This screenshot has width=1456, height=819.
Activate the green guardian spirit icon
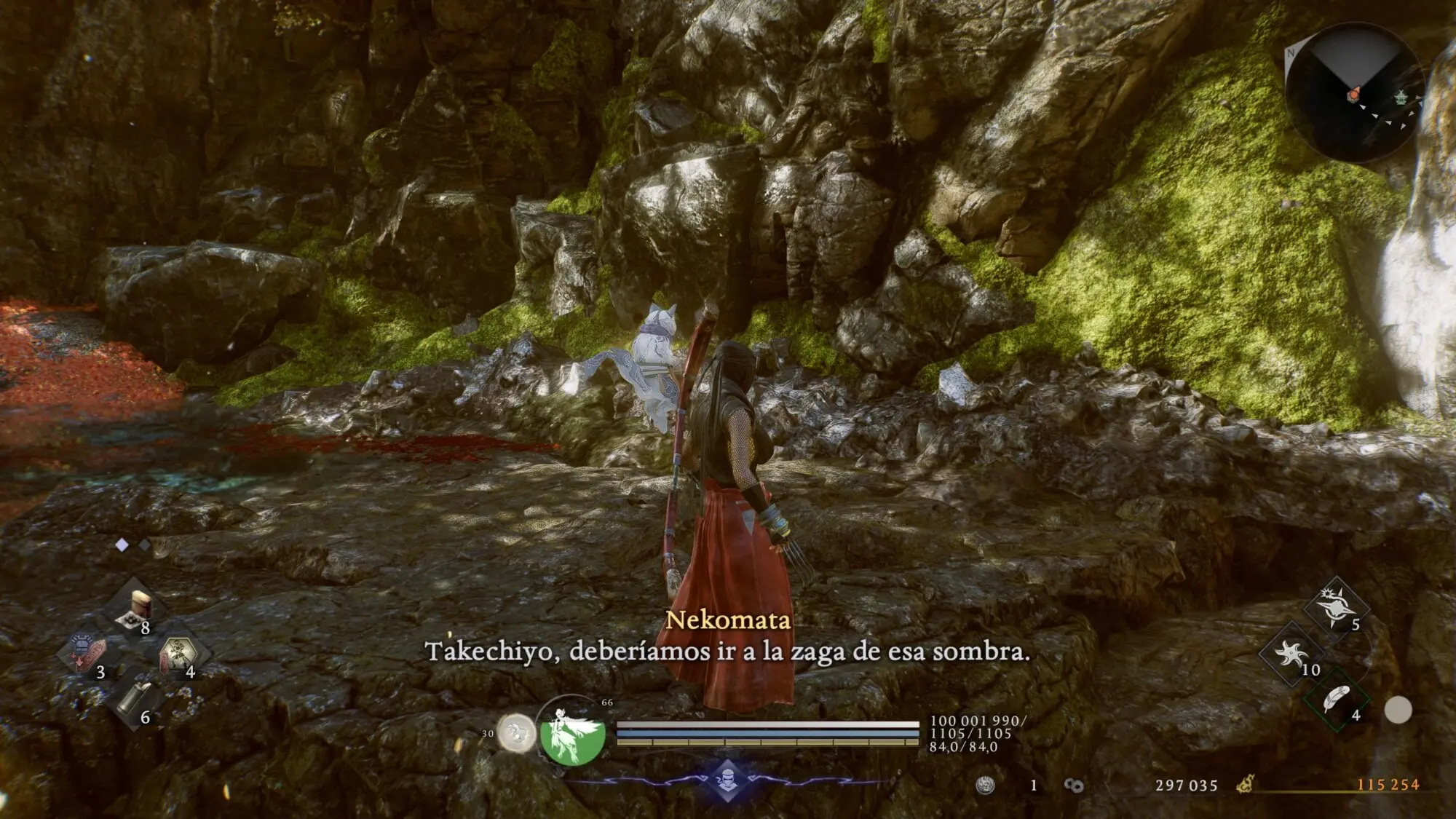573,733
